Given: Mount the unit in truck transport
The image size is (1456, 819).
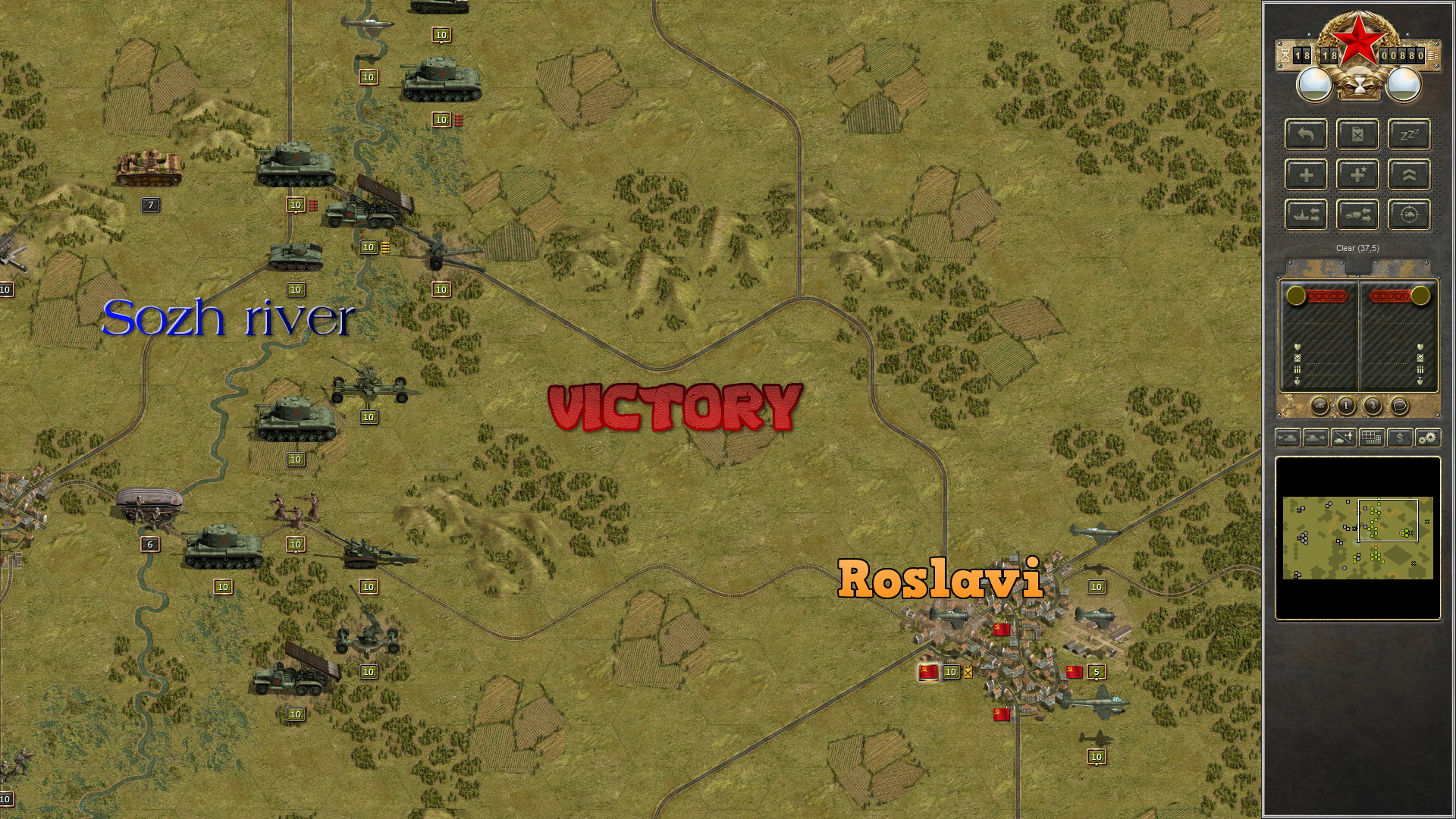Looking at the screenshot, I should [1358, 215].
